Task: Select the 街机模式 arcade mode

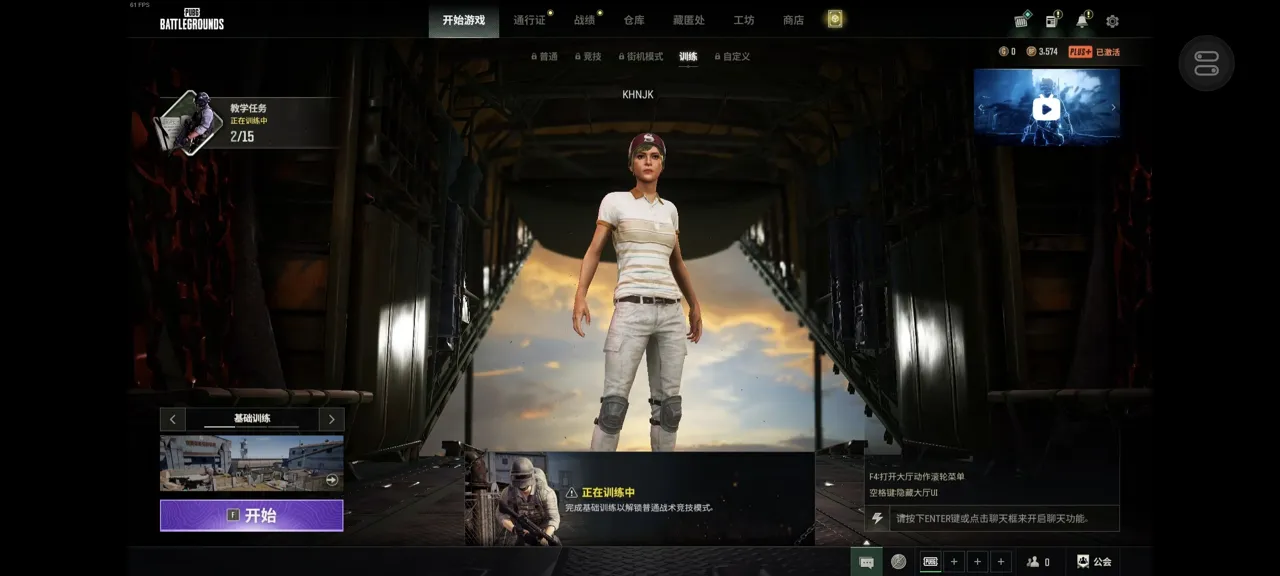Action: pos(643,57)
